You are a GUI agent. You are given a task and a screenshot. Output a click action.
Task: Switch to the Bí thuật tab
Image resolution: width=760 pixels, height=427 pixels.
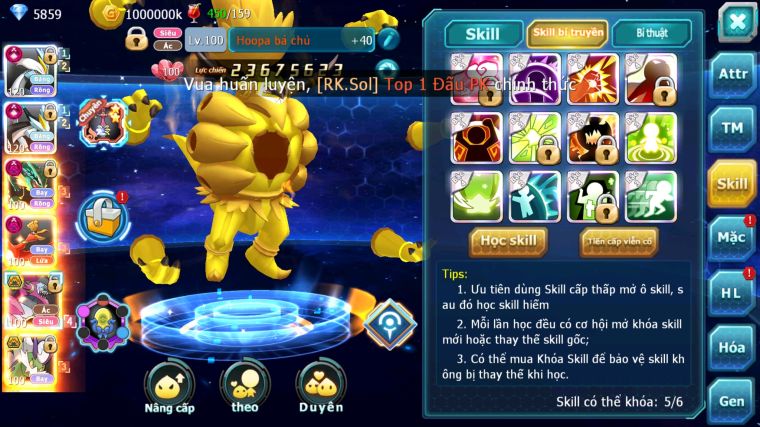tap(651, 34)
